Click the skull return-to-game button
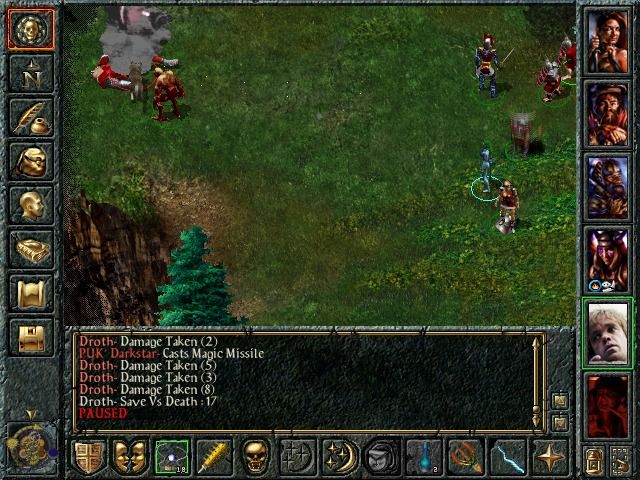640x480 pixels. click(x=31, y=31)
